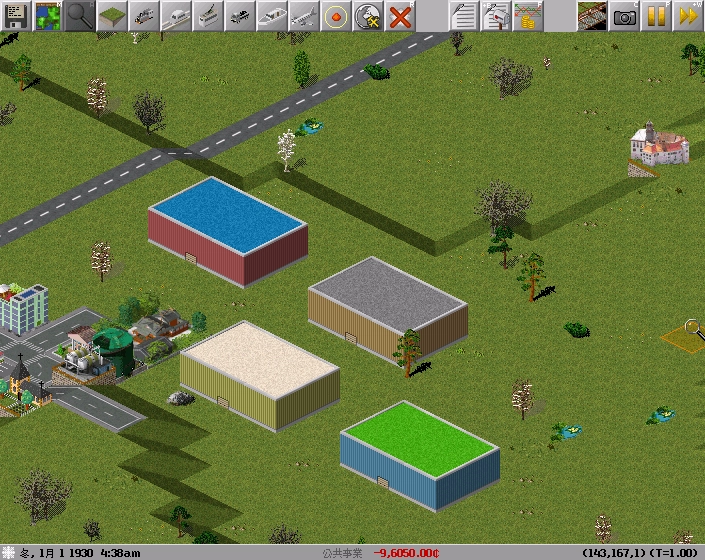Activate fast forward
Image resolution: width=705 pixels, height=560 pixels.
click(x=688, y=15)
